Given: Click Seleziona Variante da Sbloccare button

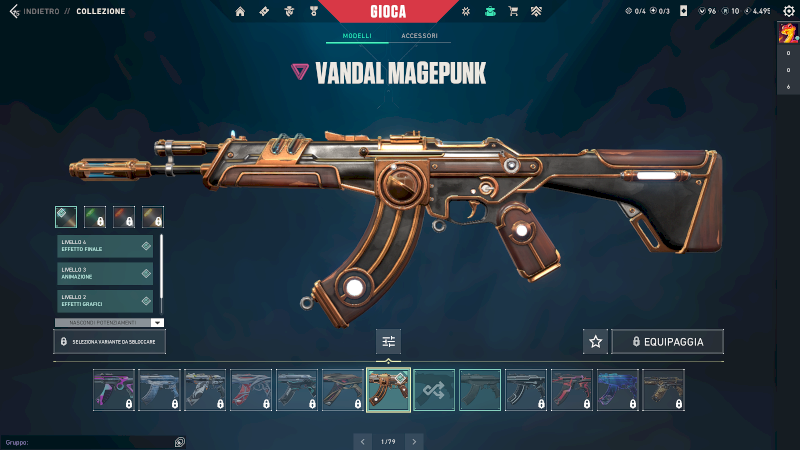Looking at the screenshot, I should tap(110, 342).
